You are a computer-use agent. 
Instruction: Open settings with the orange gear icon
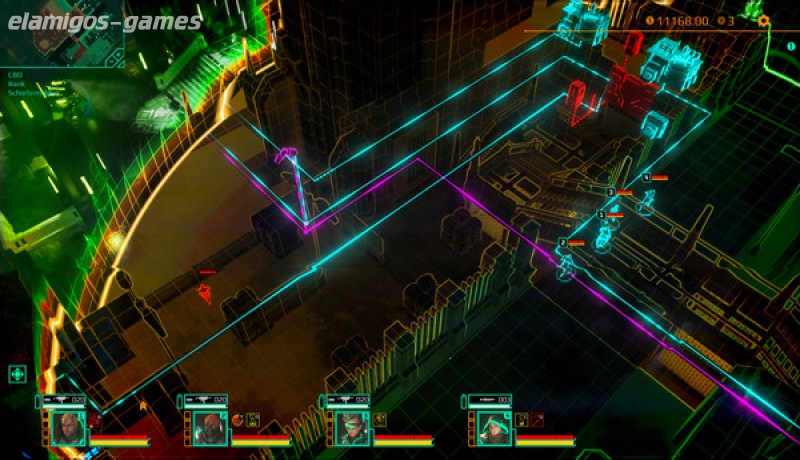tap(764, 20)
